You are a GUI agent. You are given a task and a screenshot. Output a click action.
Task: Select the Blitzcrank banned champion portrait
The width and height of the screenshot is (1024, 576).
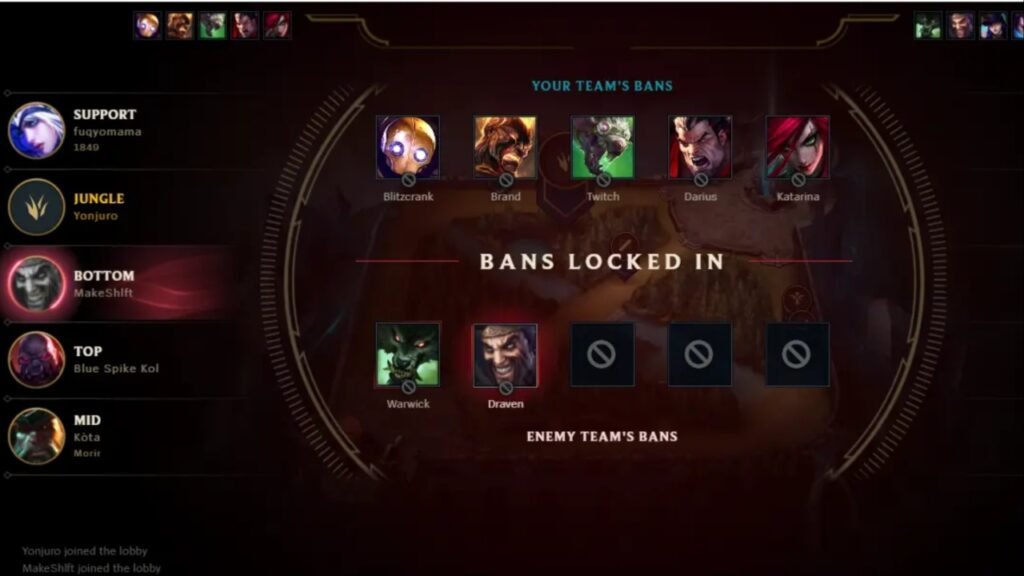coord(407,147)
